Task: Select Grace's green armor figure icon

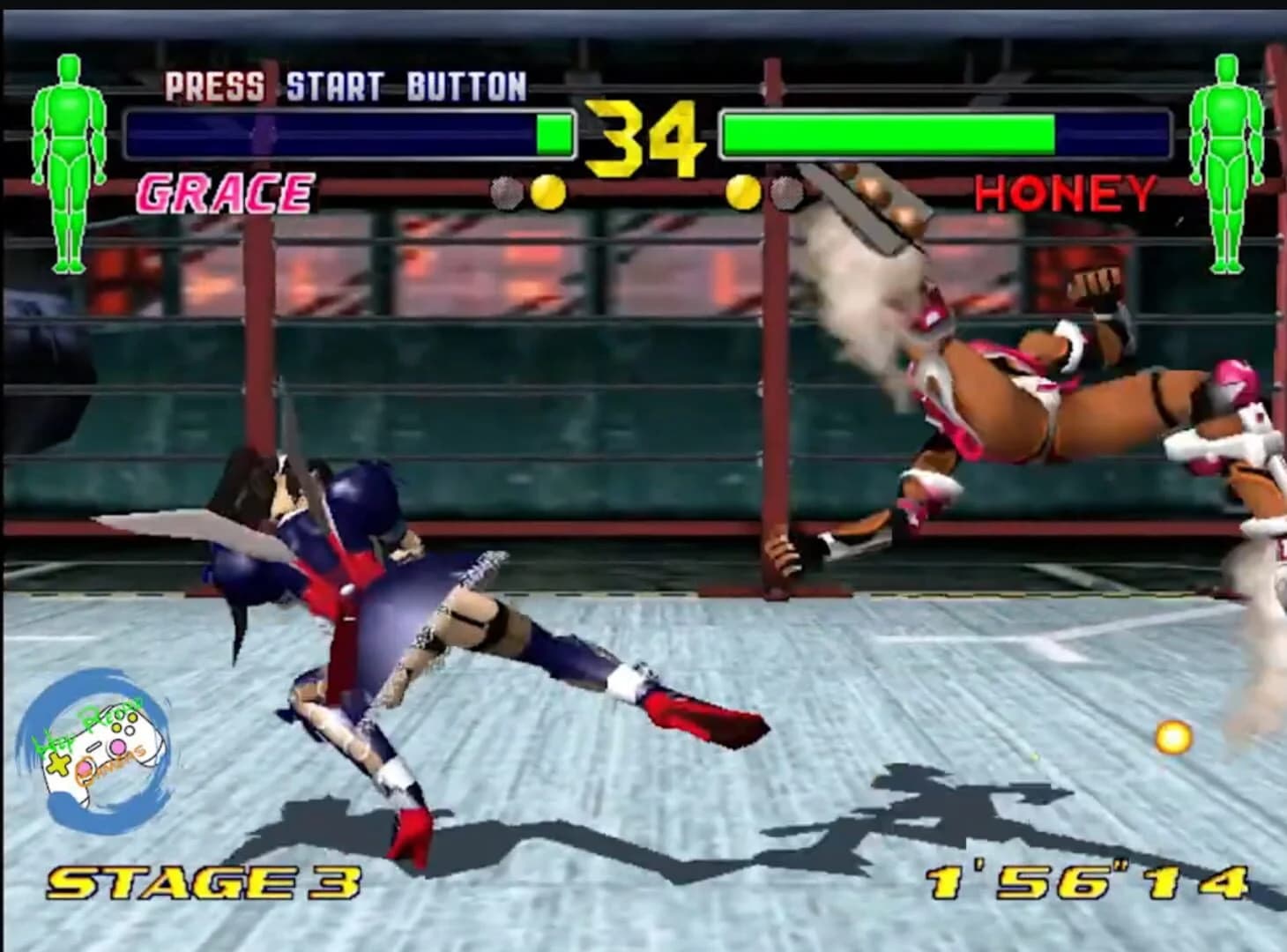Action: pos(69,159)
